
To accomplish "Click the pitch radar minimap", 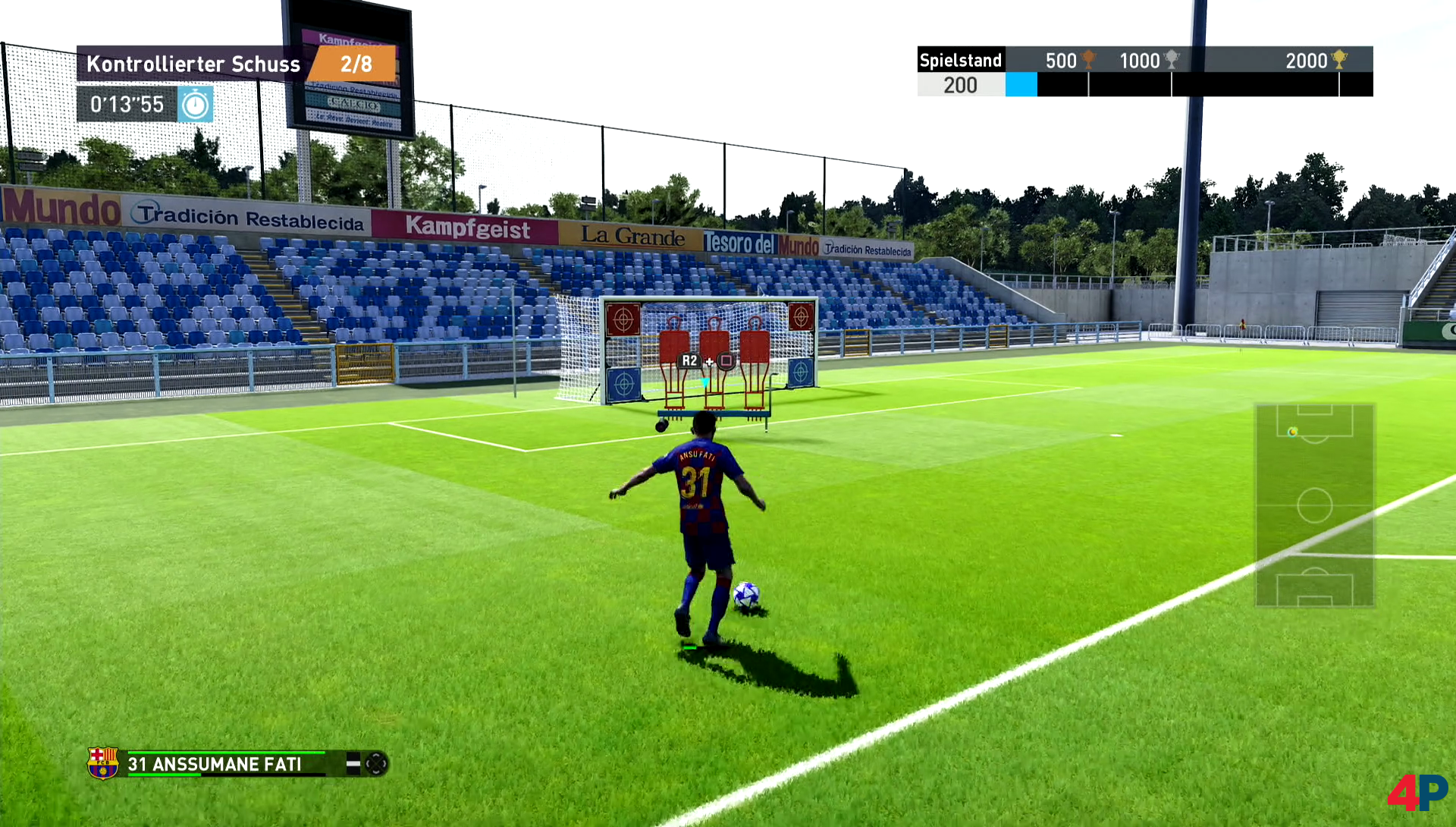I will 1314,505.
